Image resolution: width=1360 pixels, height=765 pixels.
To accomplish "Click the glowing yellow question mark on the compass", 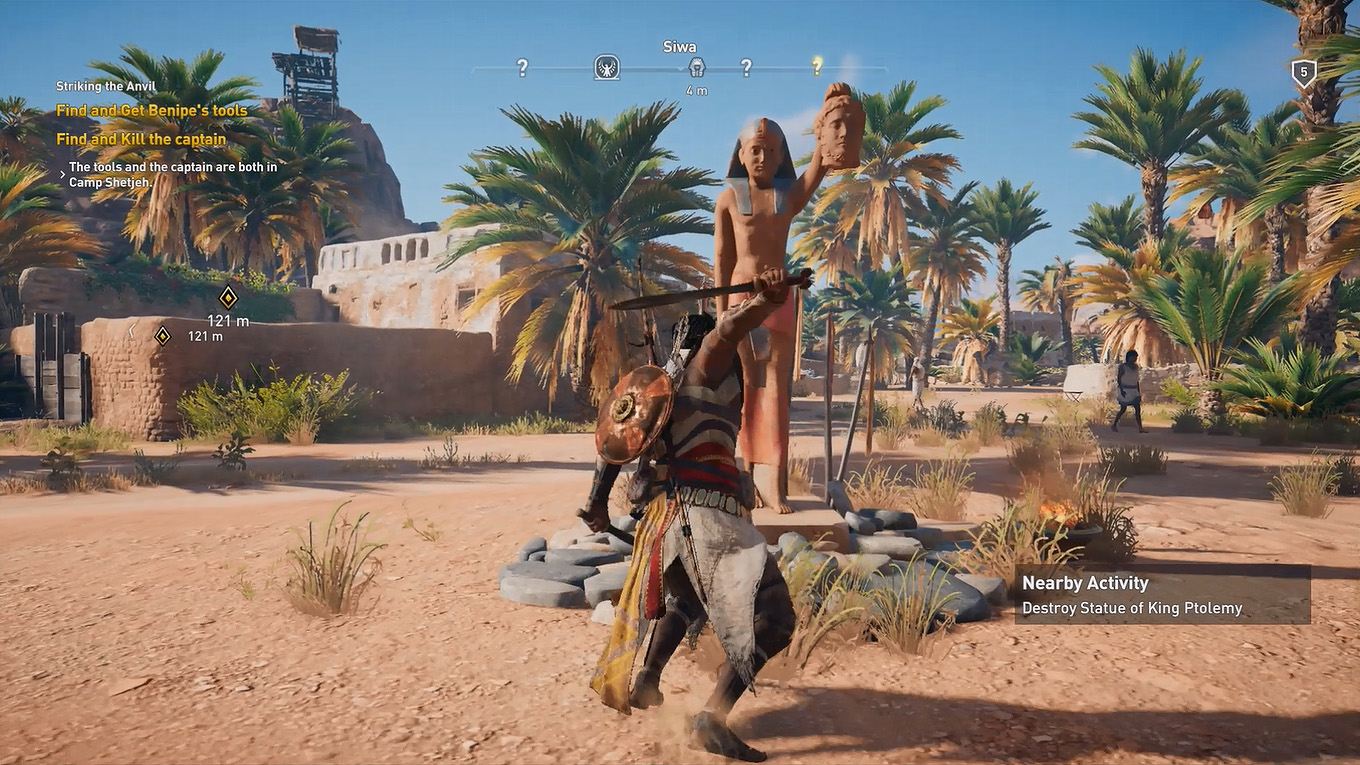I will [818, 64].
